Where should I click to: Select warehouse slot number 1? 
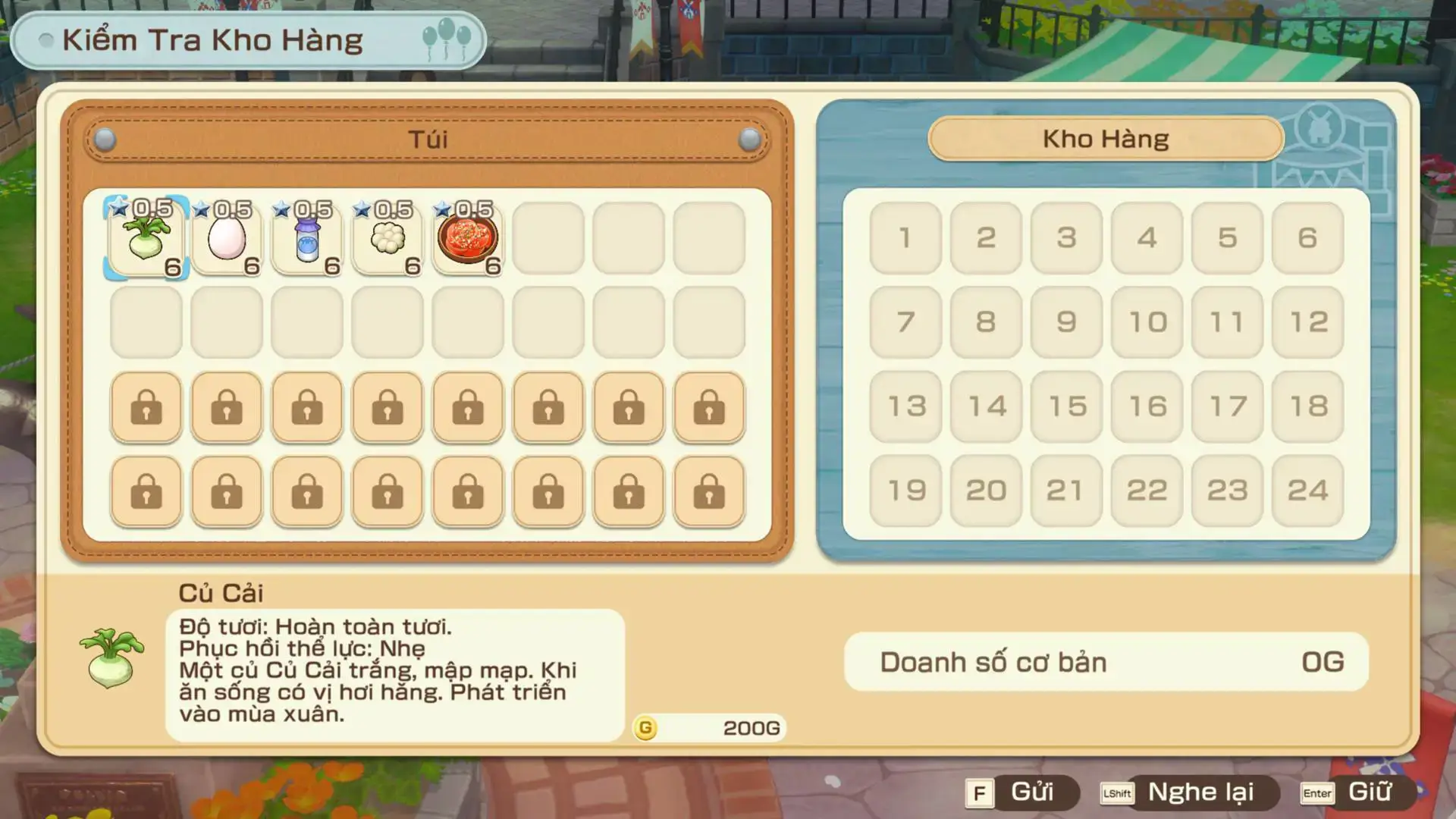point(905,238)
